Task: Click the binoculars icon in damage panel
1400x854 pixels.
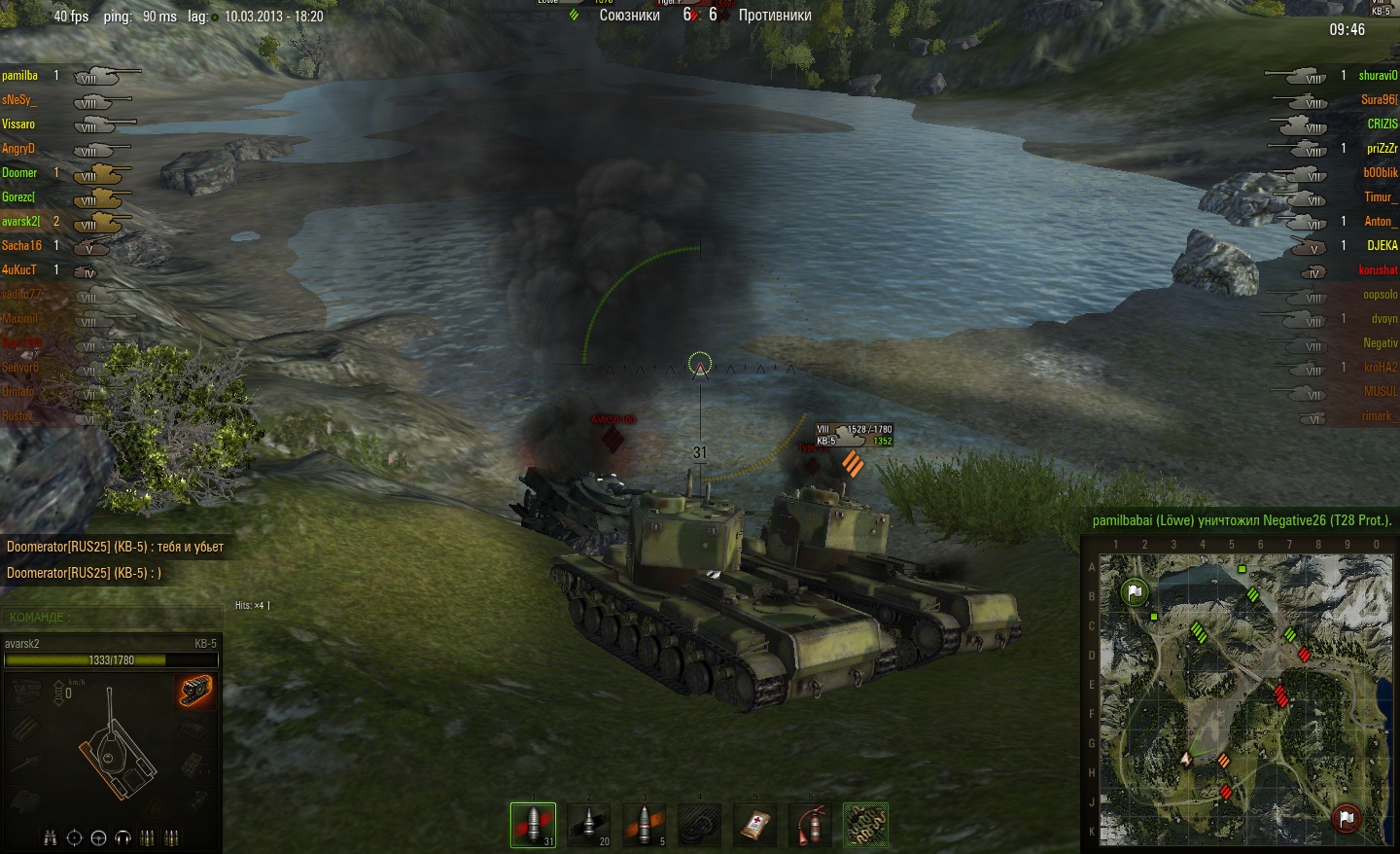Action: coord(51,837)
